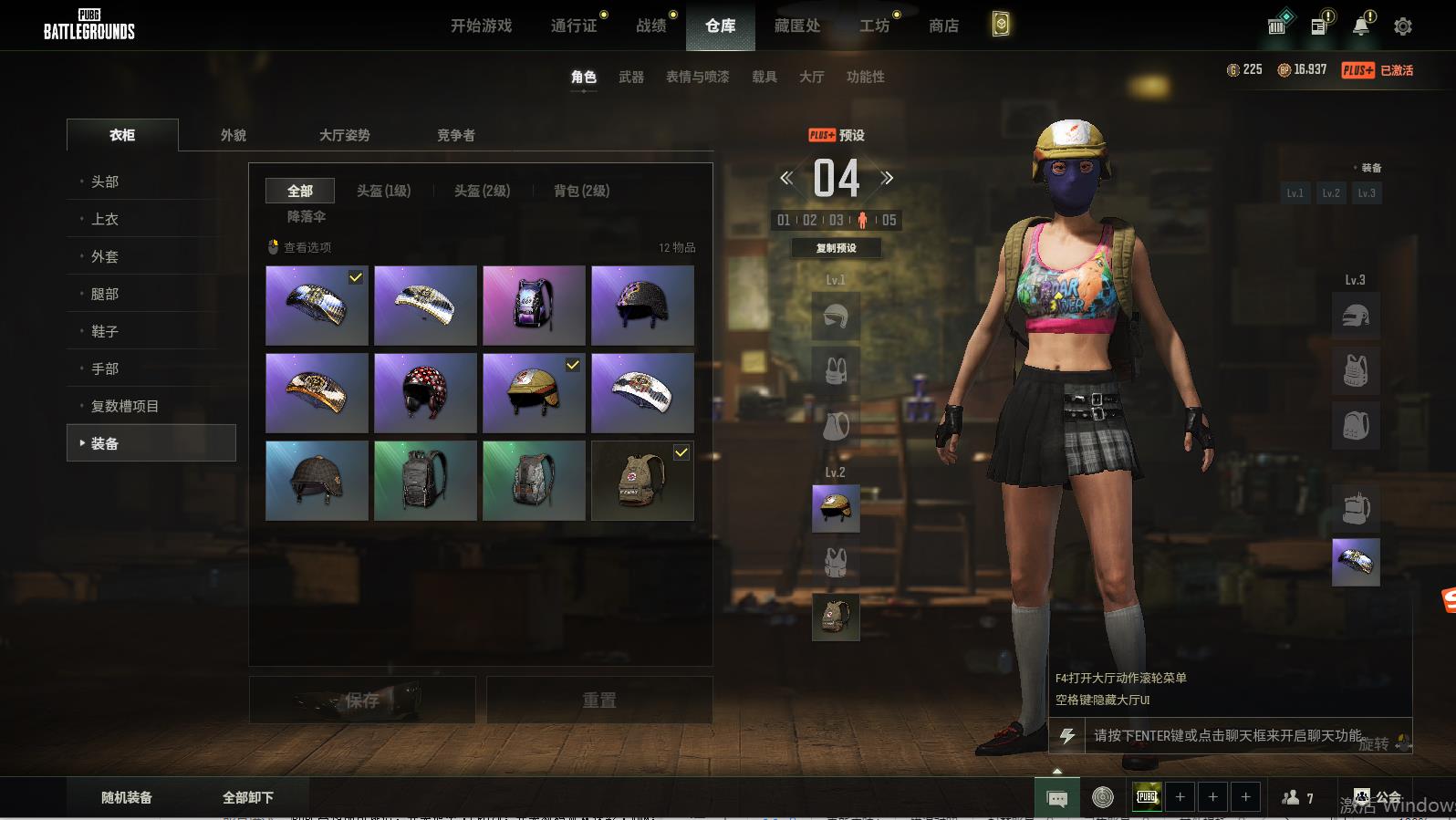Click the 复制预设 (Copy Preset) button
Screen dimensions: 1456x820
point(836,248)
